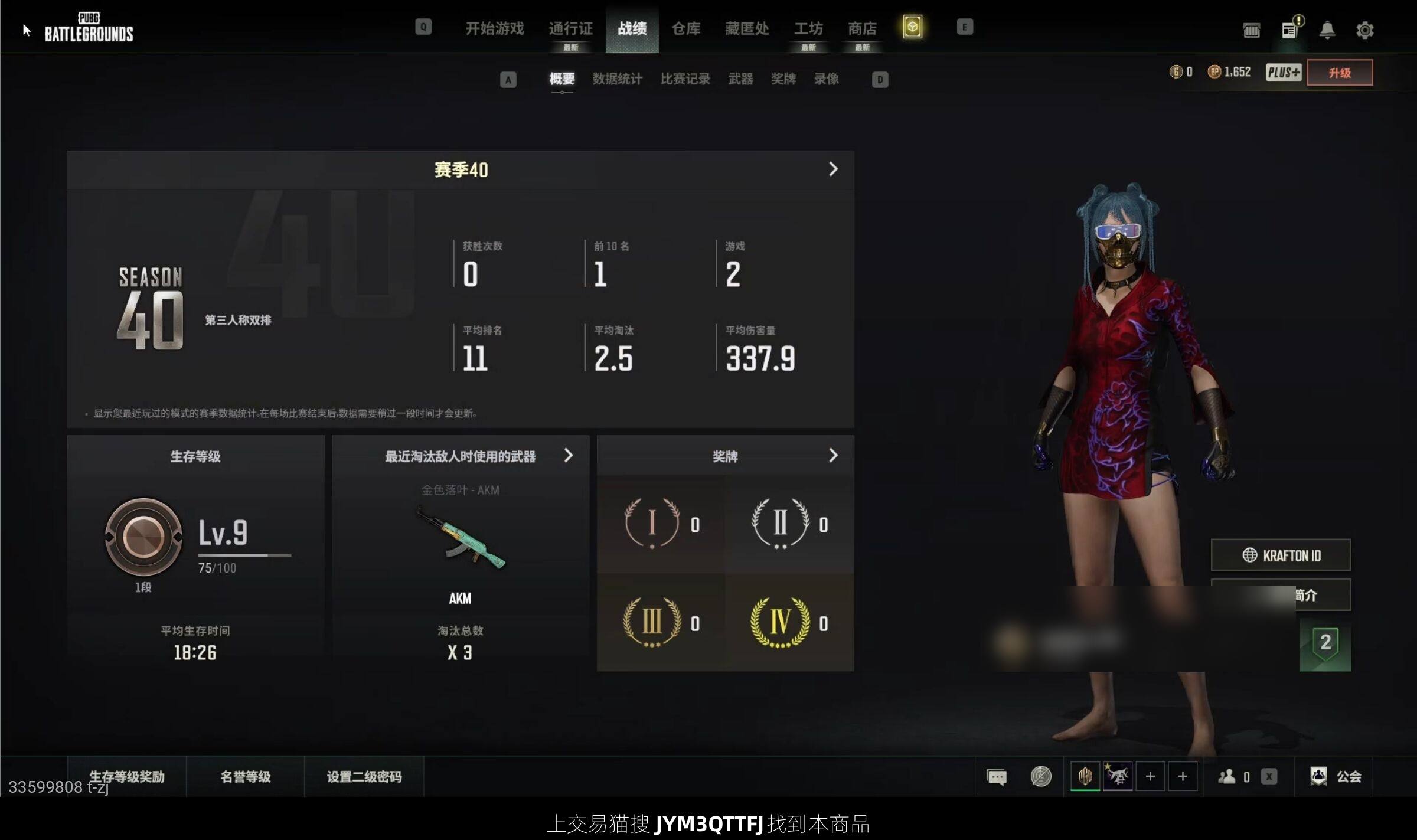Open the 名誉等级 reputation level
The width and height of the screenshot is (1417, 840).
pos(246,776)
